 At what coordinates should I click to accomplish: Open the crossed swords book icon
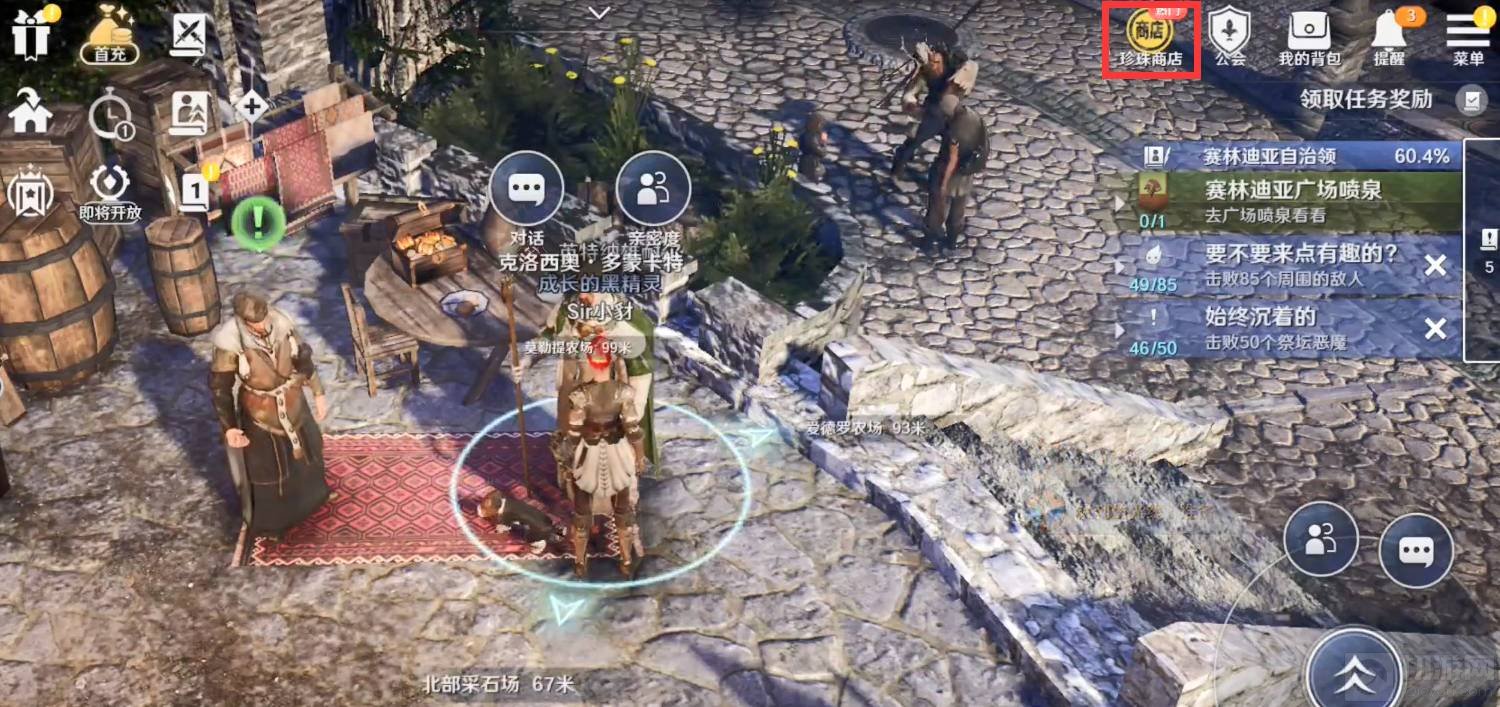click(188, 35)
